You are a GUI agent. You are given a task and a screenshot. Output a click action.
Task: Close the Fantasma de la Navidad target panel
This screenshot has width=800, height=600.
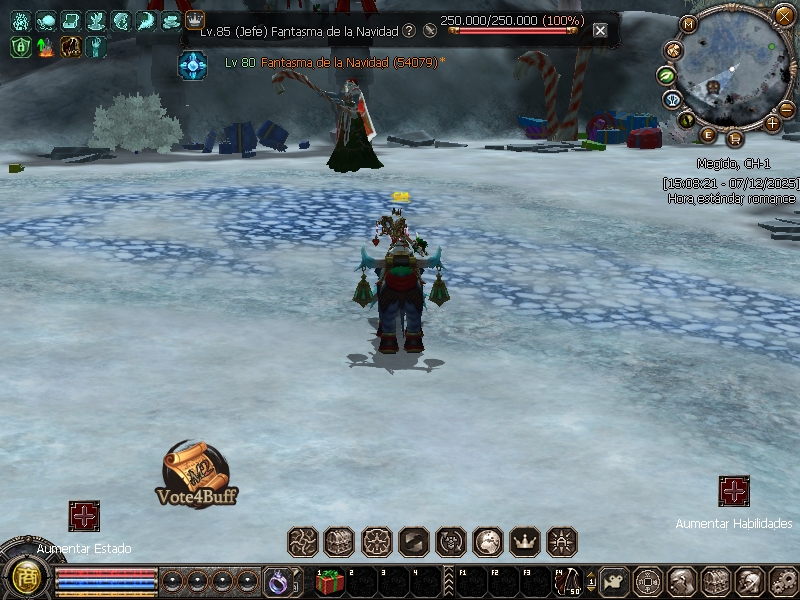click(x=600, y=30)
